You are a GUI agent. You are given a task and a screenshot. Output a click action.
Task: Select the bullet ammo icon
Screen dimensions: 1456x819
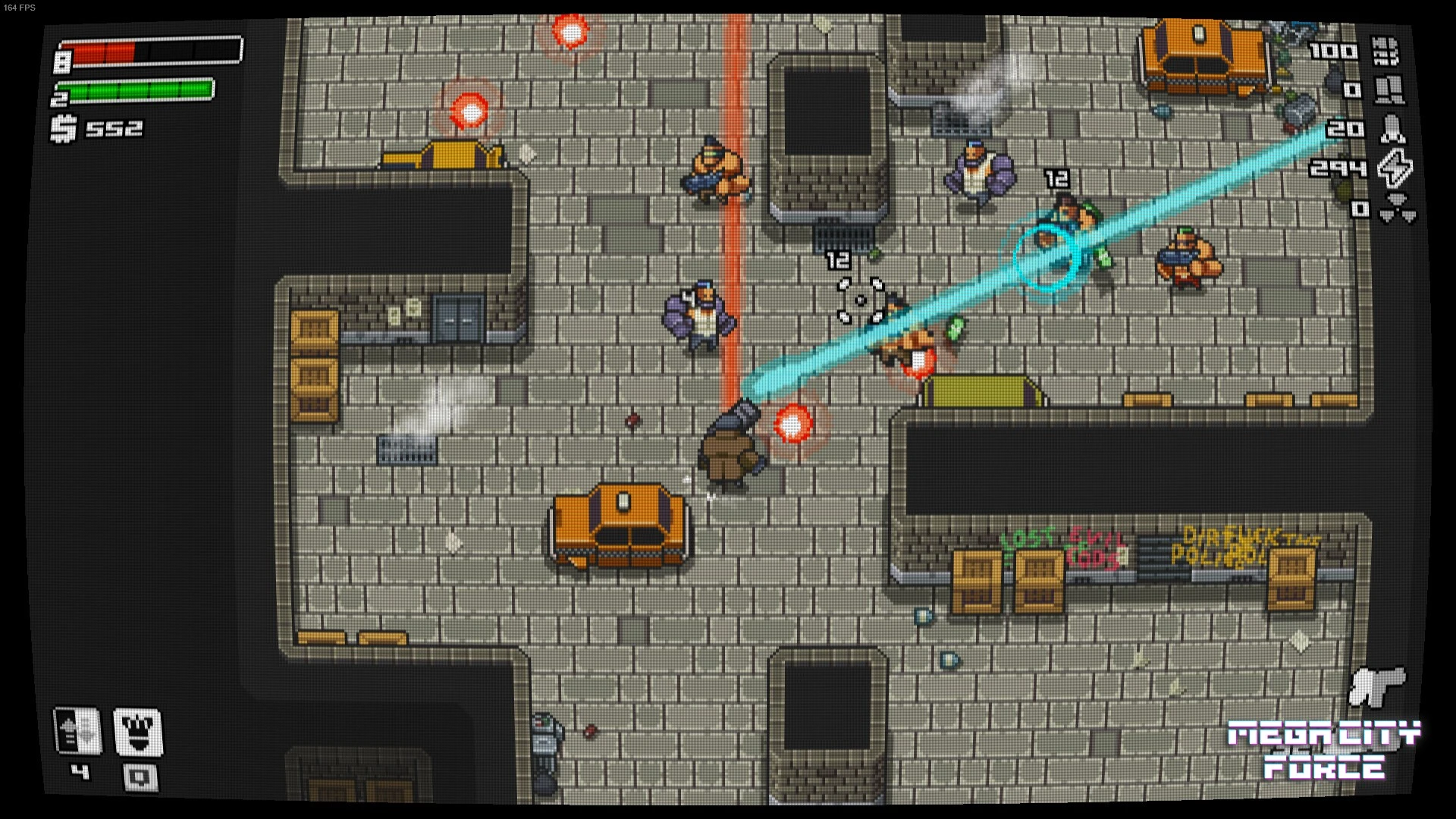[1386, 52]
